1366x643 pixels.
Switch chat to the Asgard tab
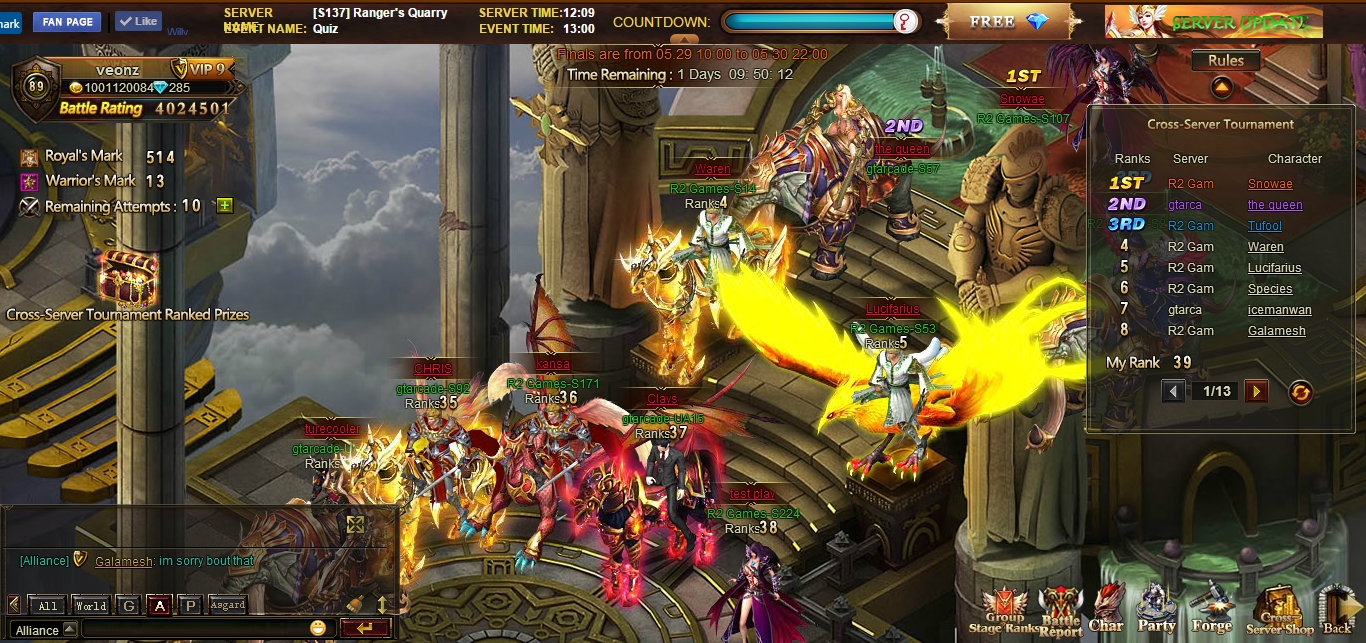click(227, 605)
